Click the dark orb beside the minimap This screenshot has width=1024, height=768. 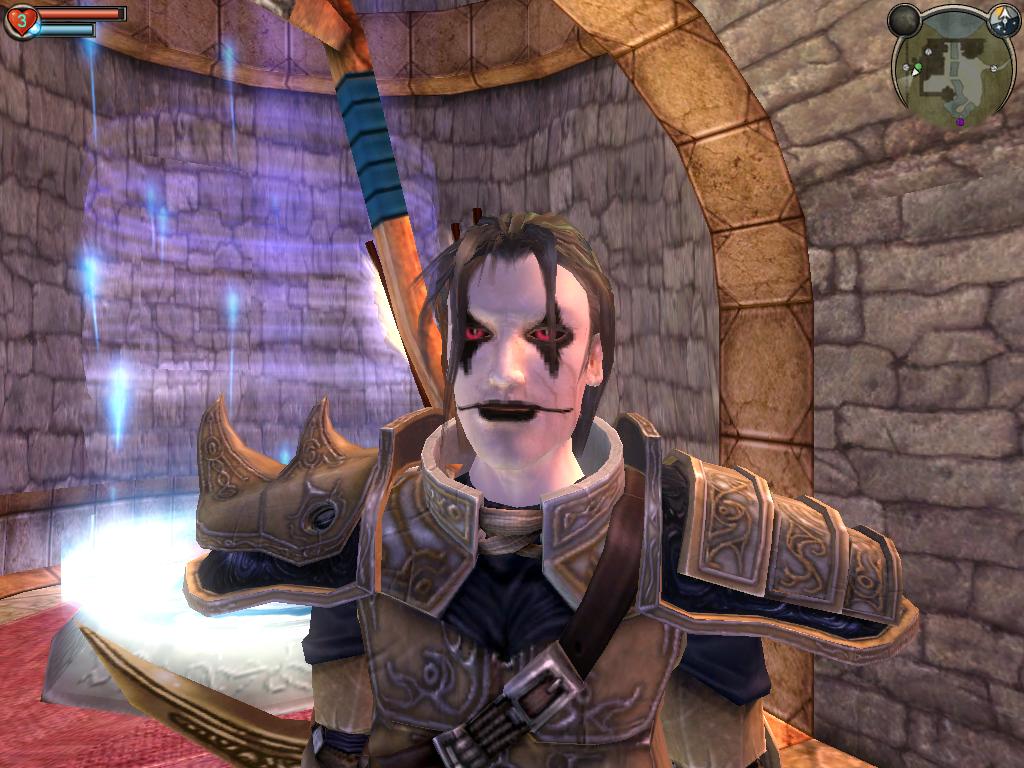click(x=904, y=20)
